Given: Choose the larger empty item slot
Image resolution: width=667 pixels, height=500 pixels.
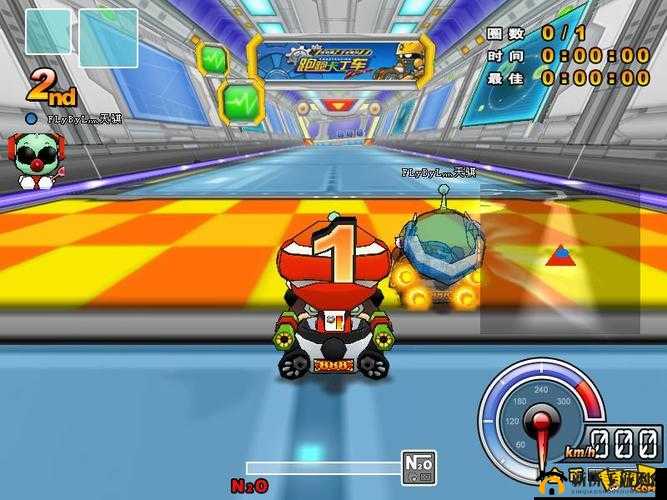Looking at the screenshot, I should [x=108, y=38].
